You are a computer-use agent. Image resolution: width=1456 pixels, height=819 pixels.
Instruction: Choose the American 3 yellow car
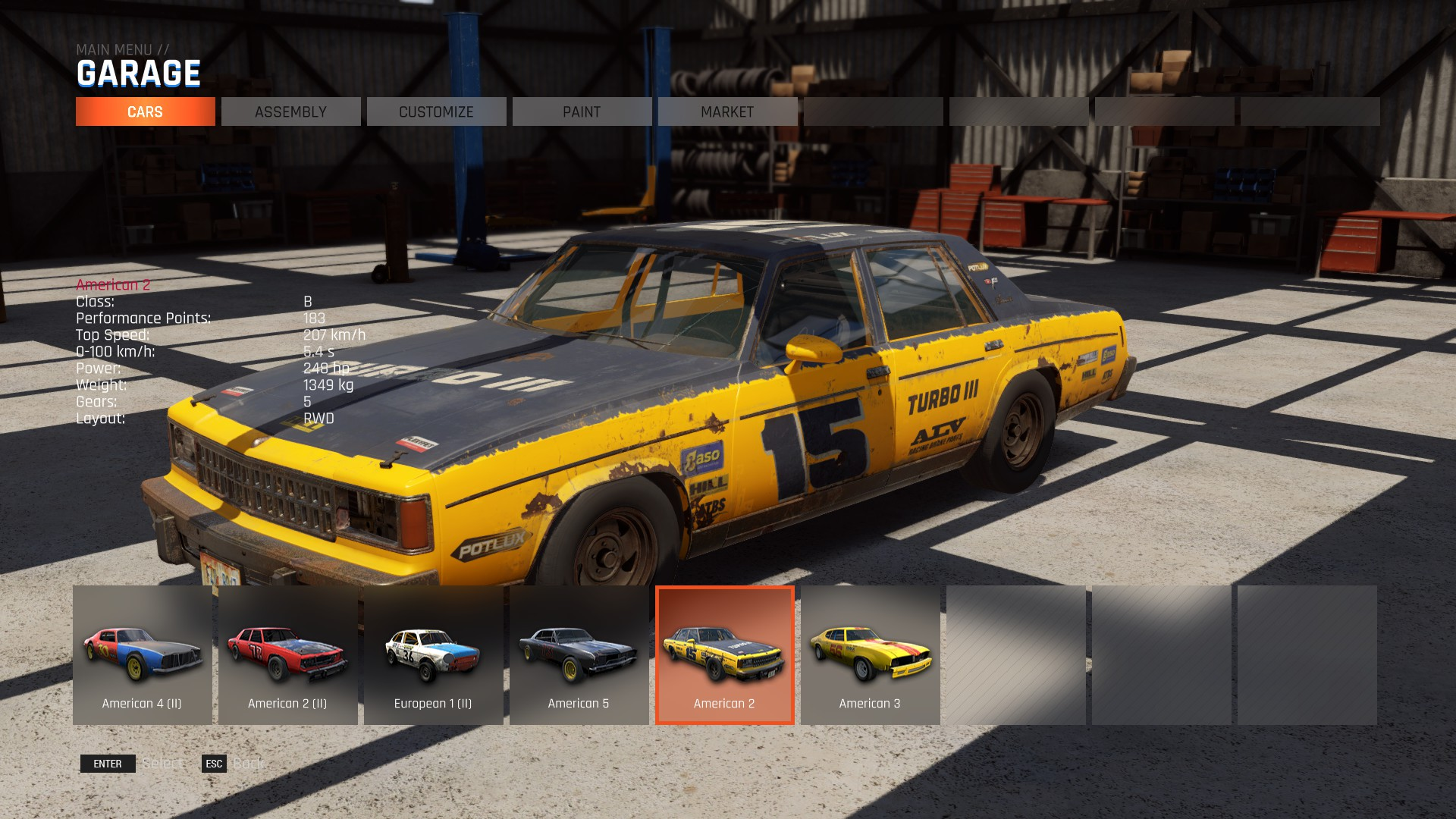pos(871,655)
